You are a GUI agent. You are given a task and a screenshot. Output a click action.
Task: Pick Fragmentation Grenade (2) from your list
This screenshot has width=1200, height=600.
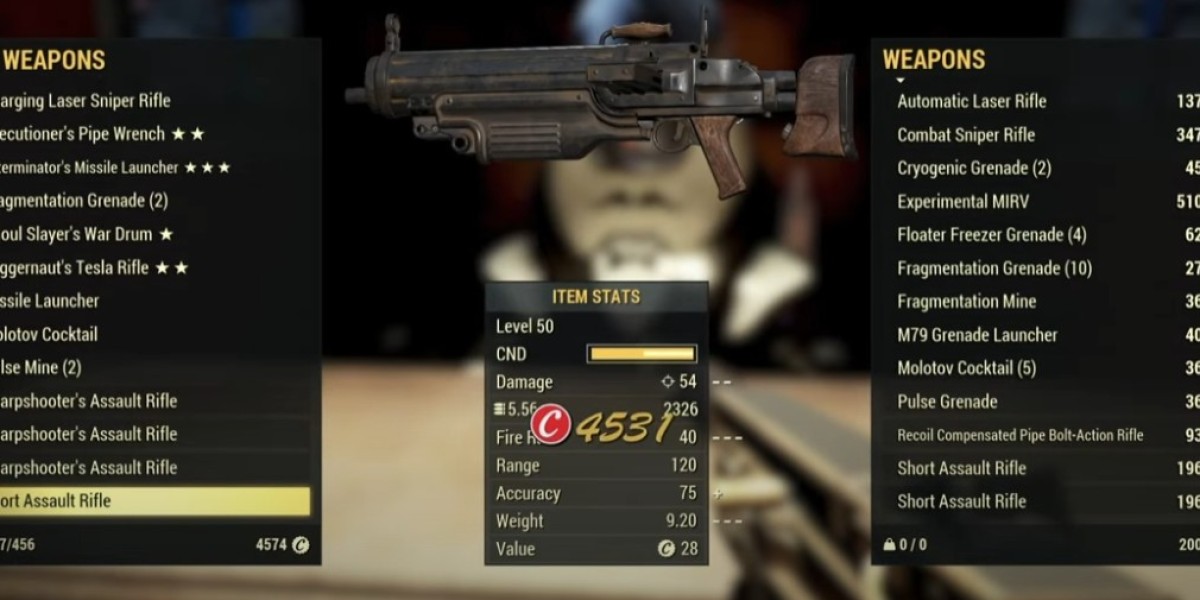coord(85,201)
